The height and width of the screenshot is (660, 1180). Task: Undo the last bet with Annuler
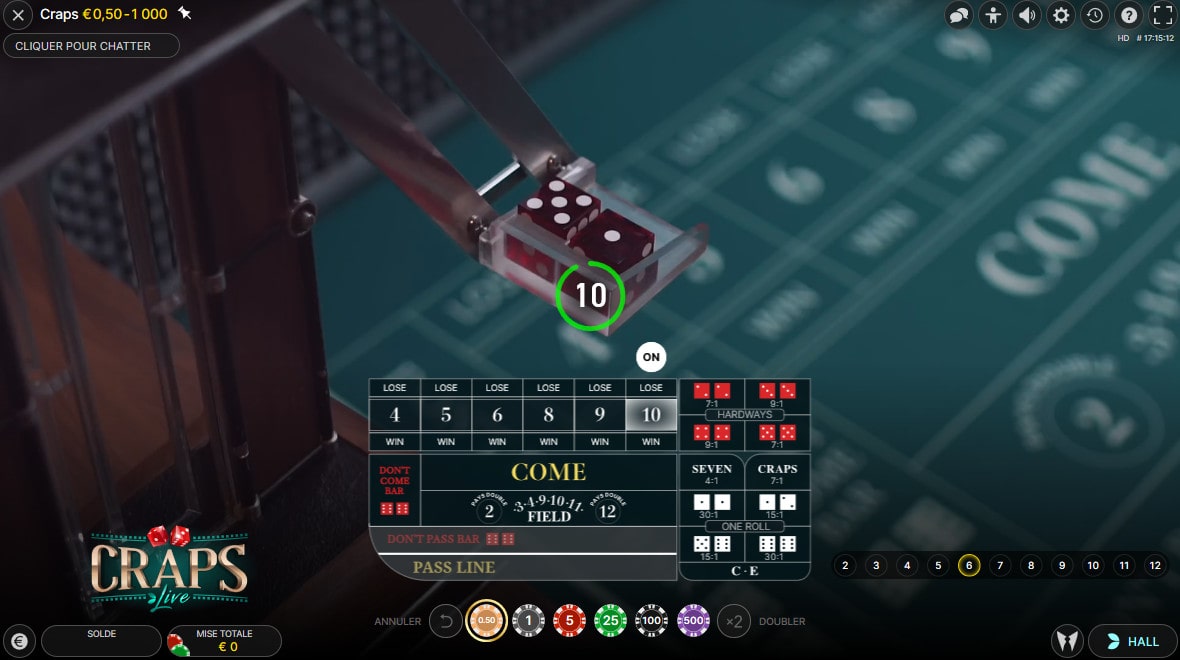(445, 621)
